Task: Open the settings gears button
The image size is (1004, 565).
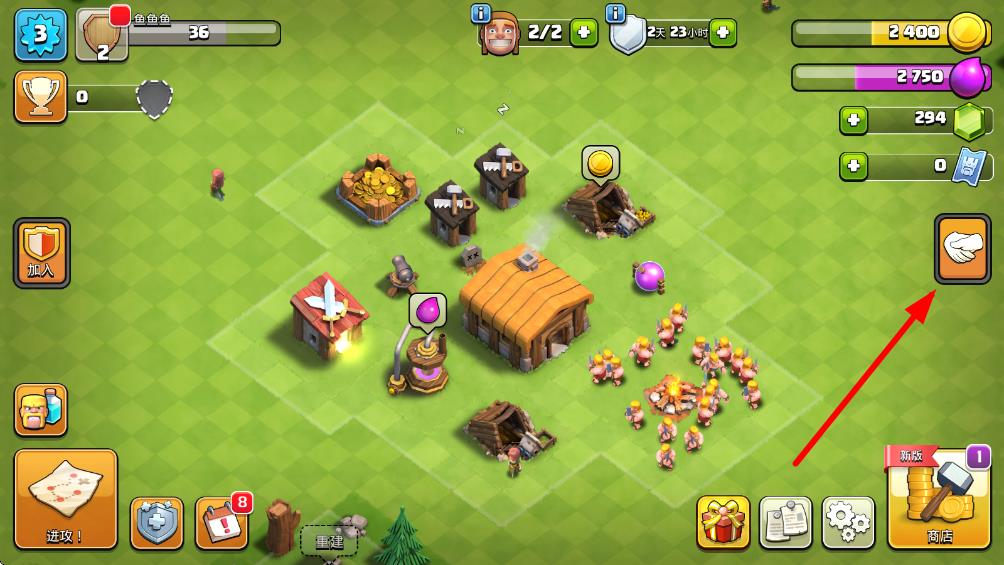Action: [x=848, y=523]
